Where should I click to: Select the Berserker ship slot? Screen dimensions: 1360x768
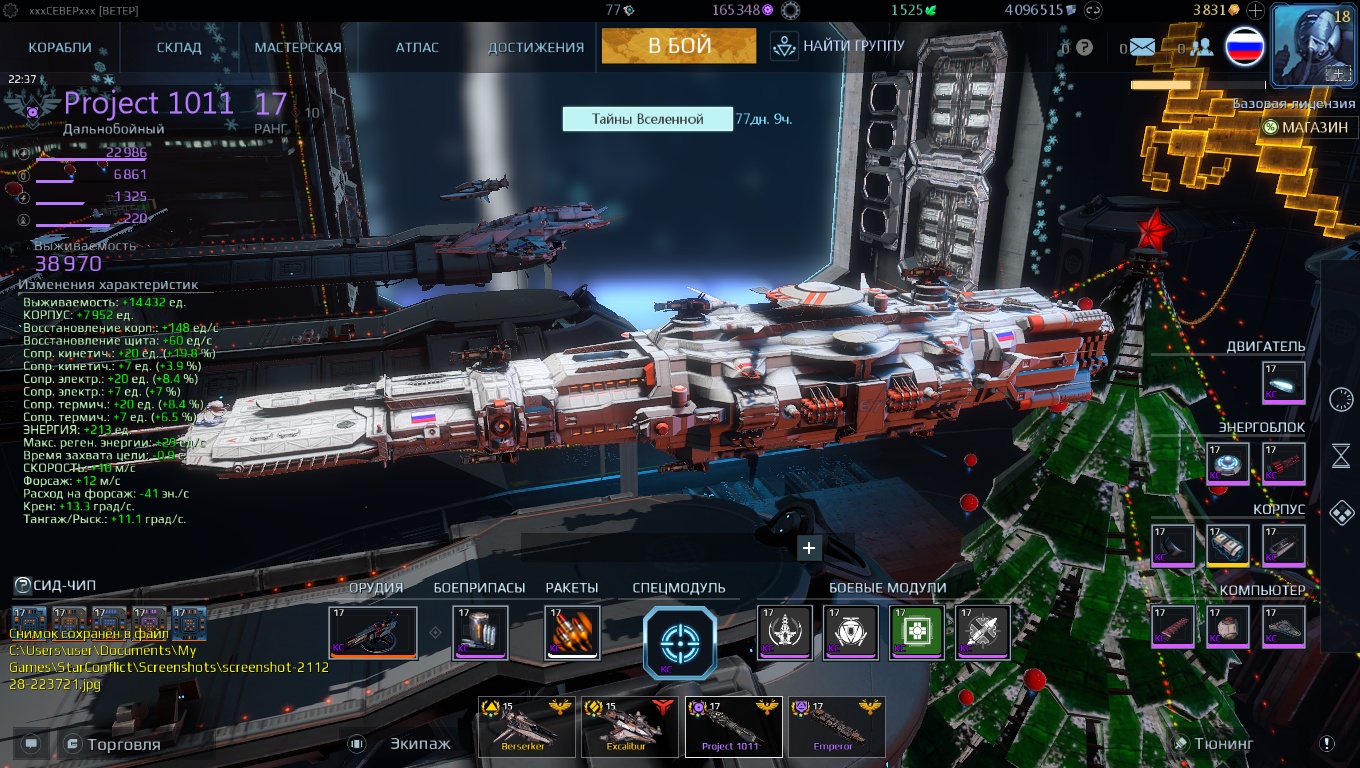coord(527,727)
